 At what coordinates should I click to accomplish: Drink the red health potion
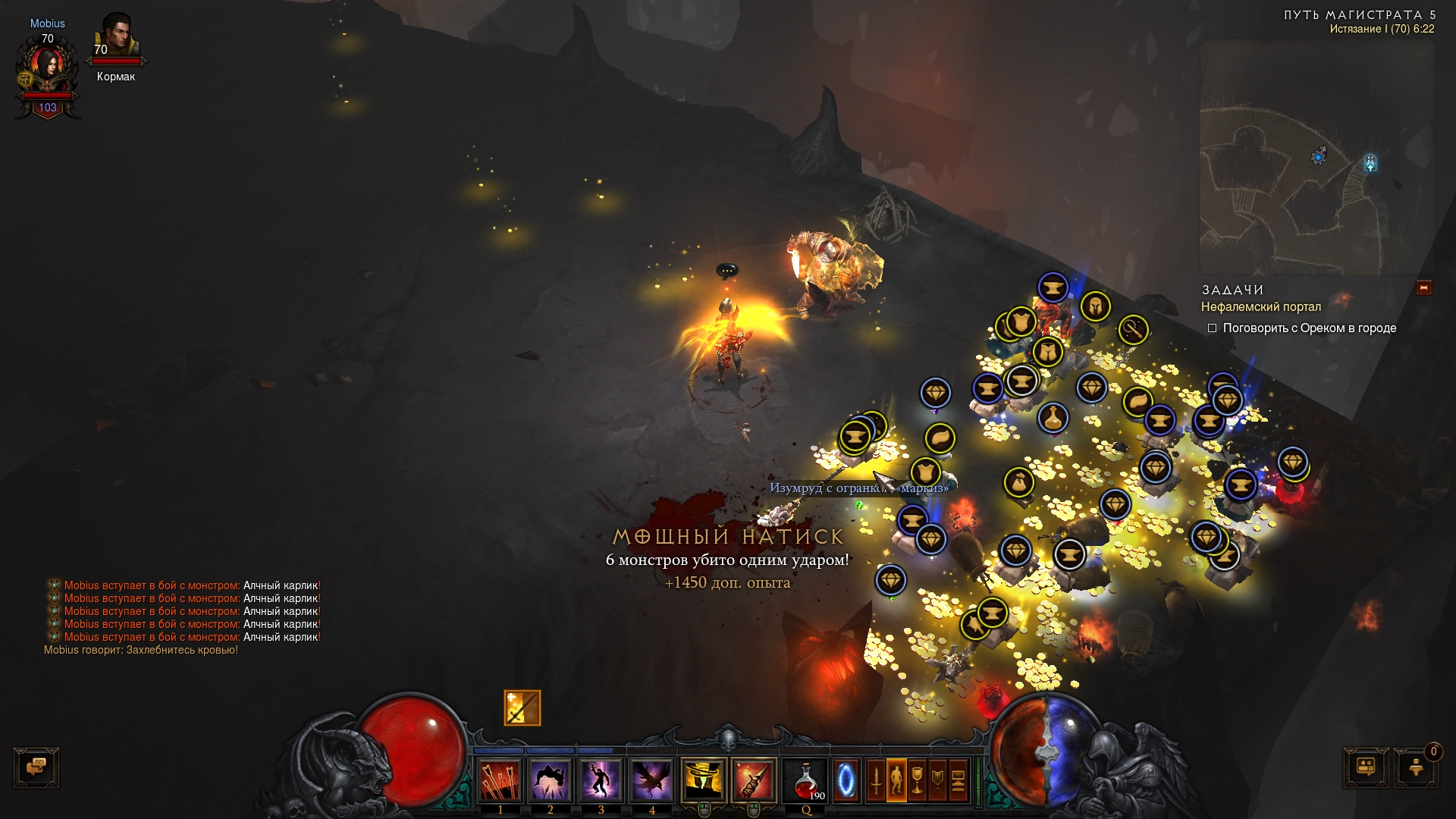(x=805, y=780)
